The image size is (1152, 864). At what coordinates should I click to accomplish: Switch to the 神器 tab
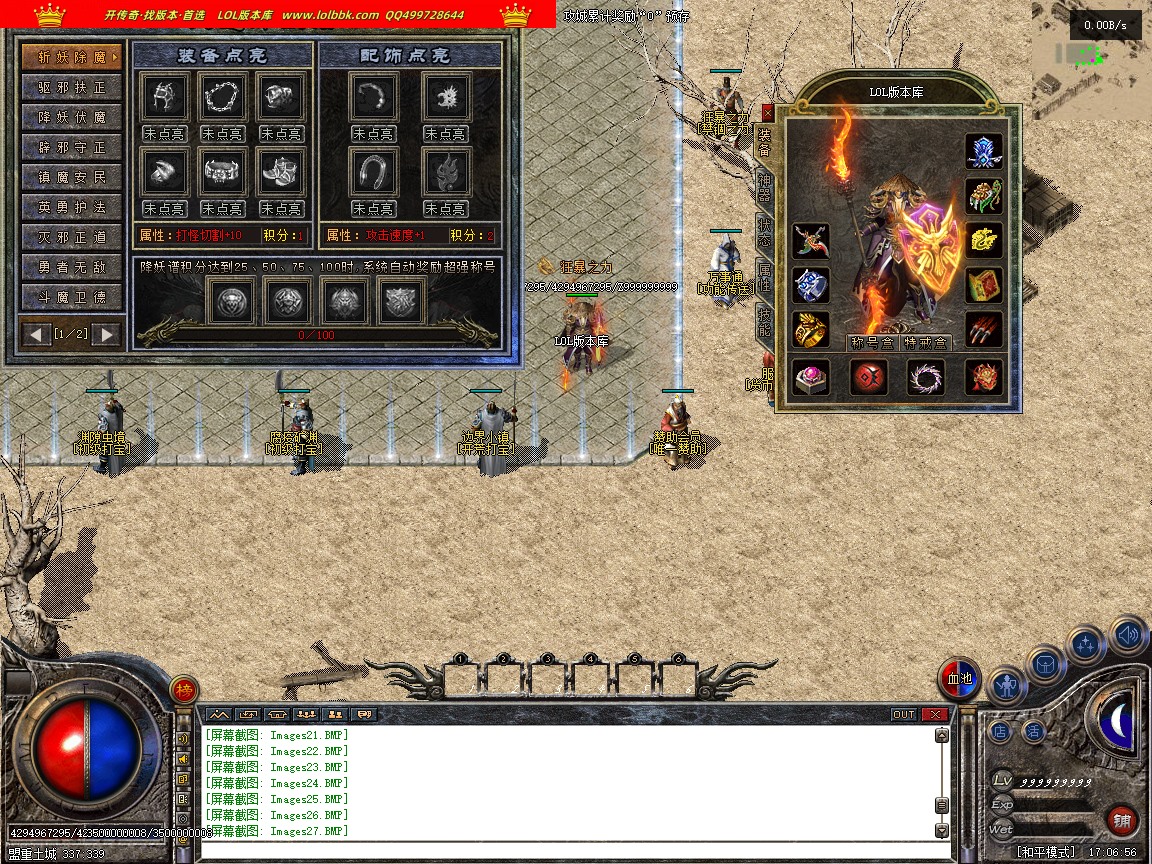[x=764, y=187]
